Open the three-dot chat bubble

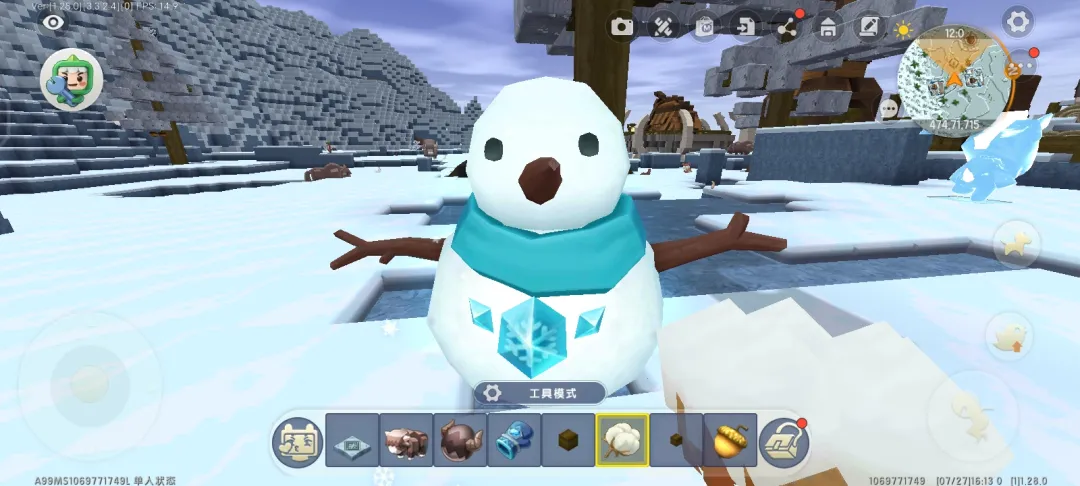point(889,107)
